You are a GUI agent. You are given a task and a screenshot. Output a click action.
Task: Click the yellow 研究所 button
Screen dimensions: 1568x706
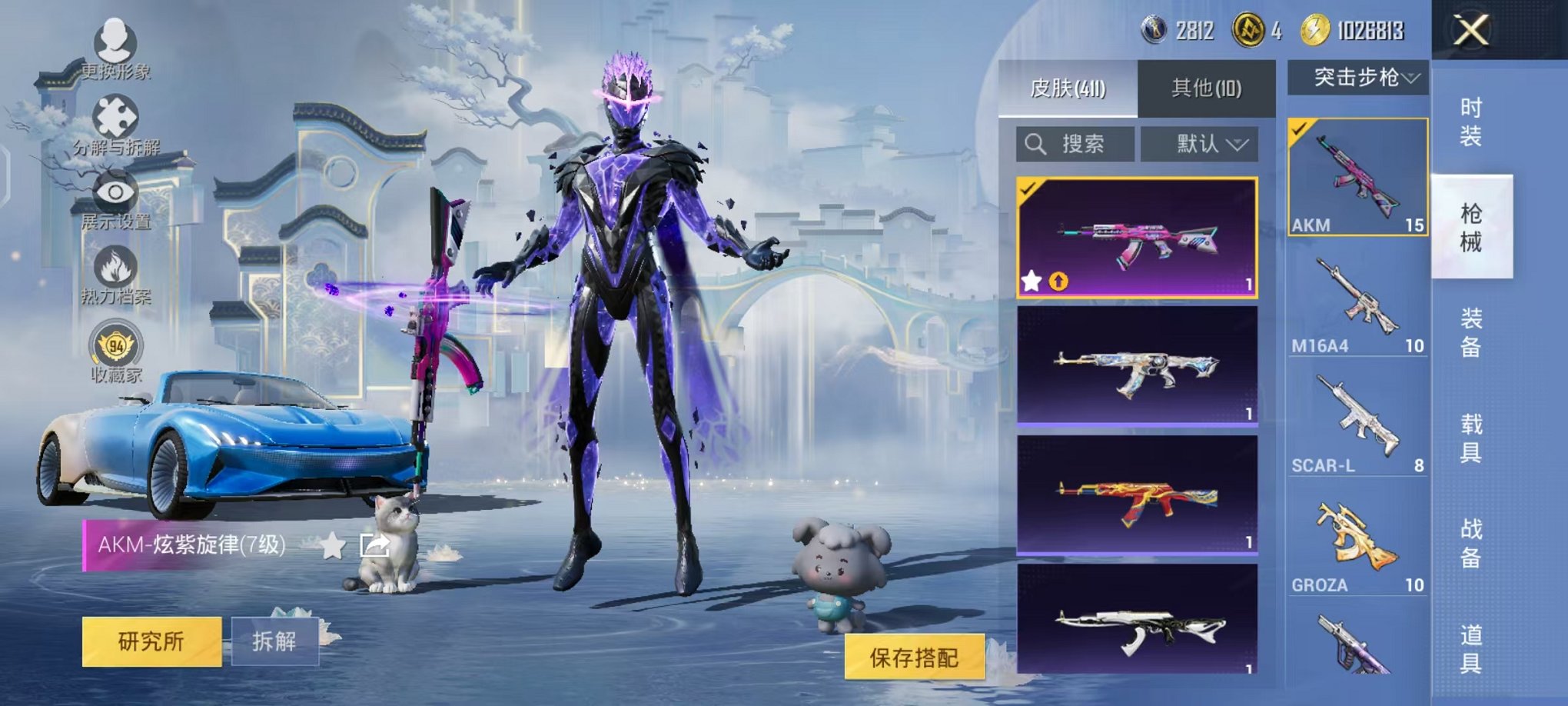pos(151,641)
